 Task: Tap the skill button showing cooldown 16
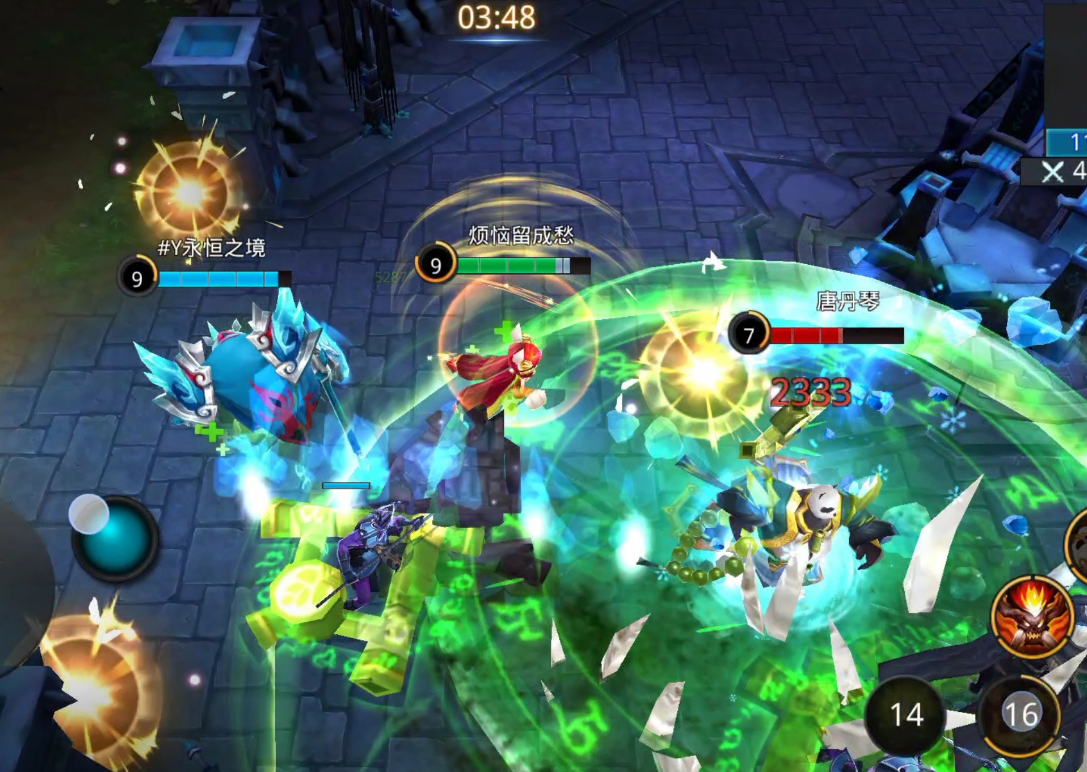1019,714
